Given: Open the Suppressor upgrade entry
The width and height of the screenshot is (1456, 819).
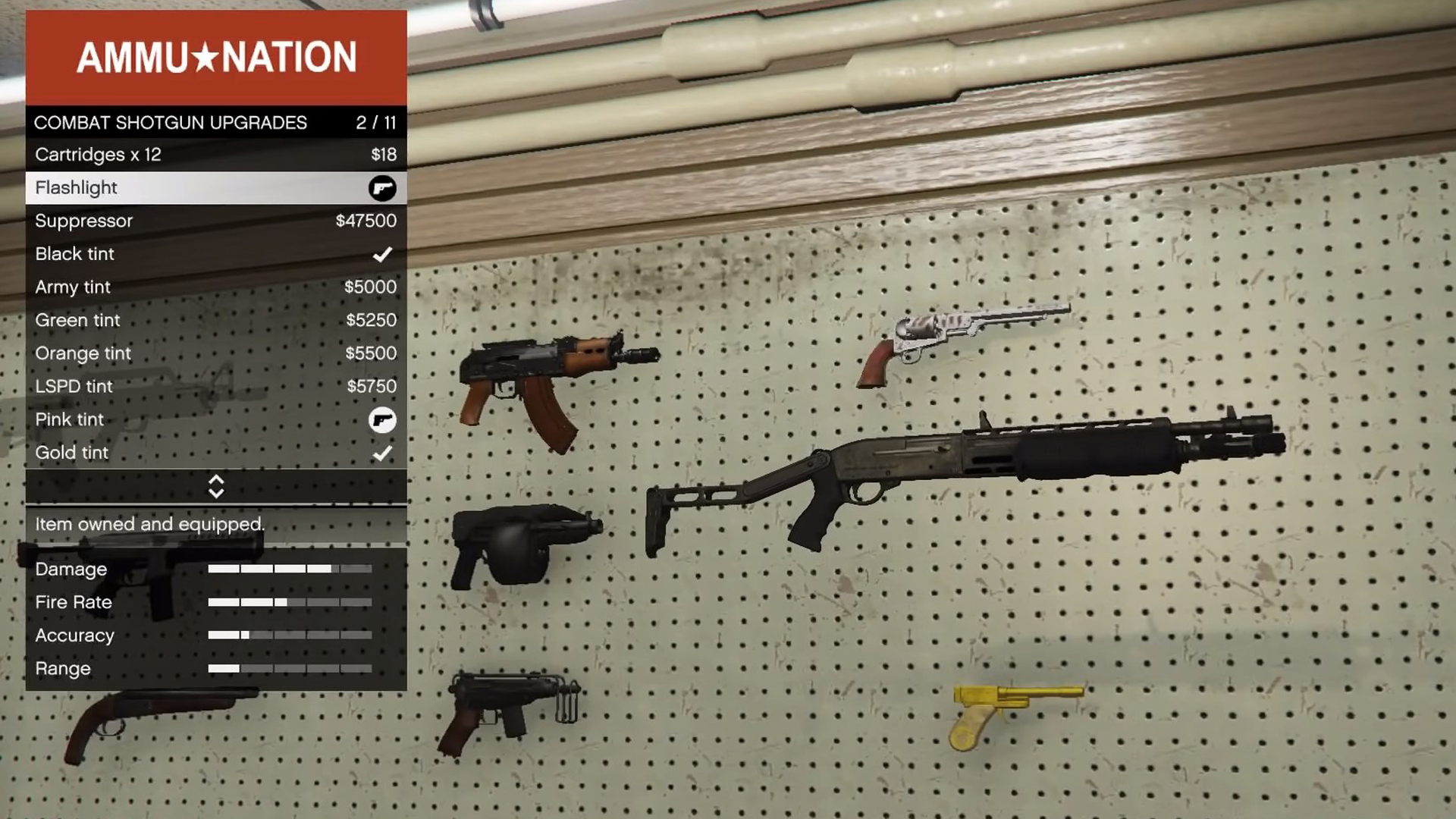Looking at the screenshot, I should (x=216, y=221).
